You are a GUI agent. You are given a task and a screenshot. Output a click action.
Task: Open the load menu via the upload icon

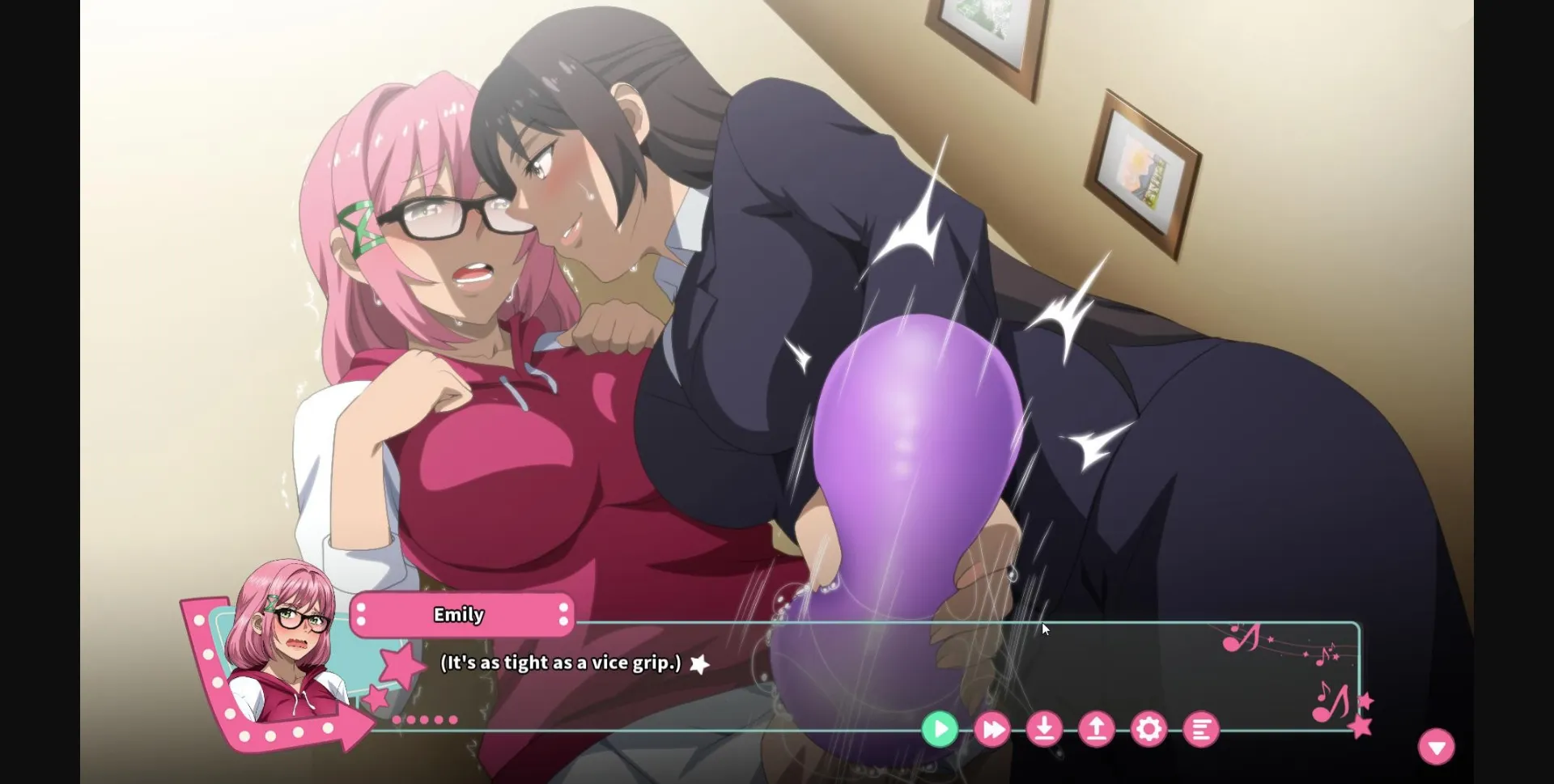coord(1097,728)
